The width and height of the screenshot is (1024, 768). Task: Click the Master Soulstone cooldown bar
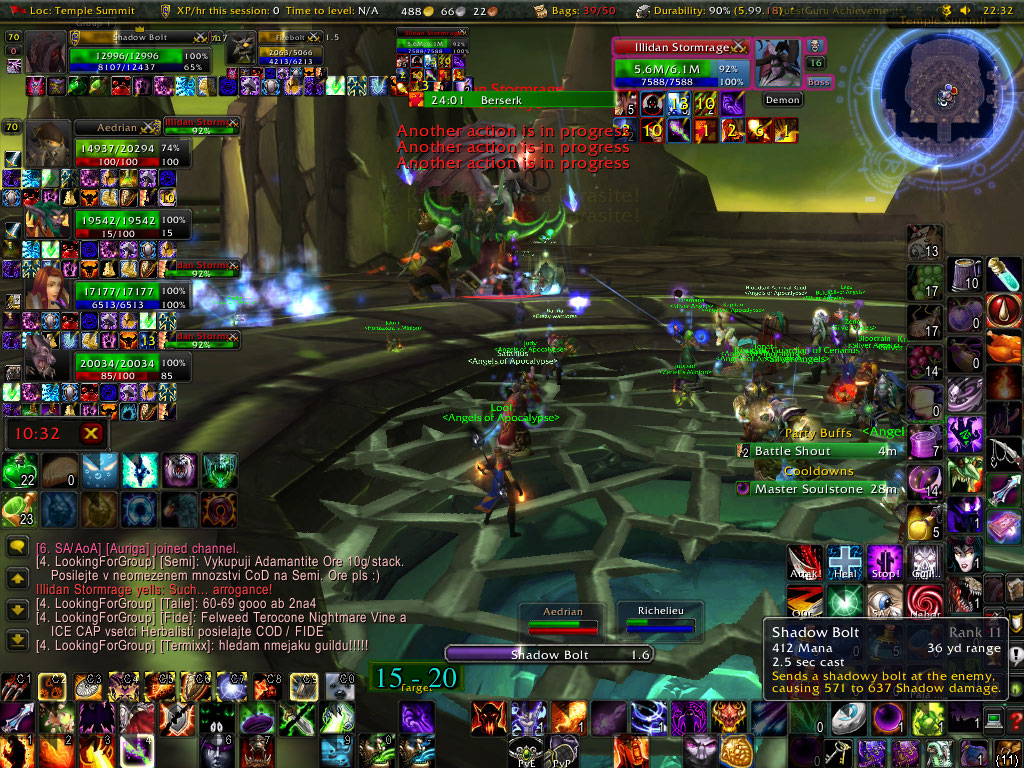click(820, 489)
